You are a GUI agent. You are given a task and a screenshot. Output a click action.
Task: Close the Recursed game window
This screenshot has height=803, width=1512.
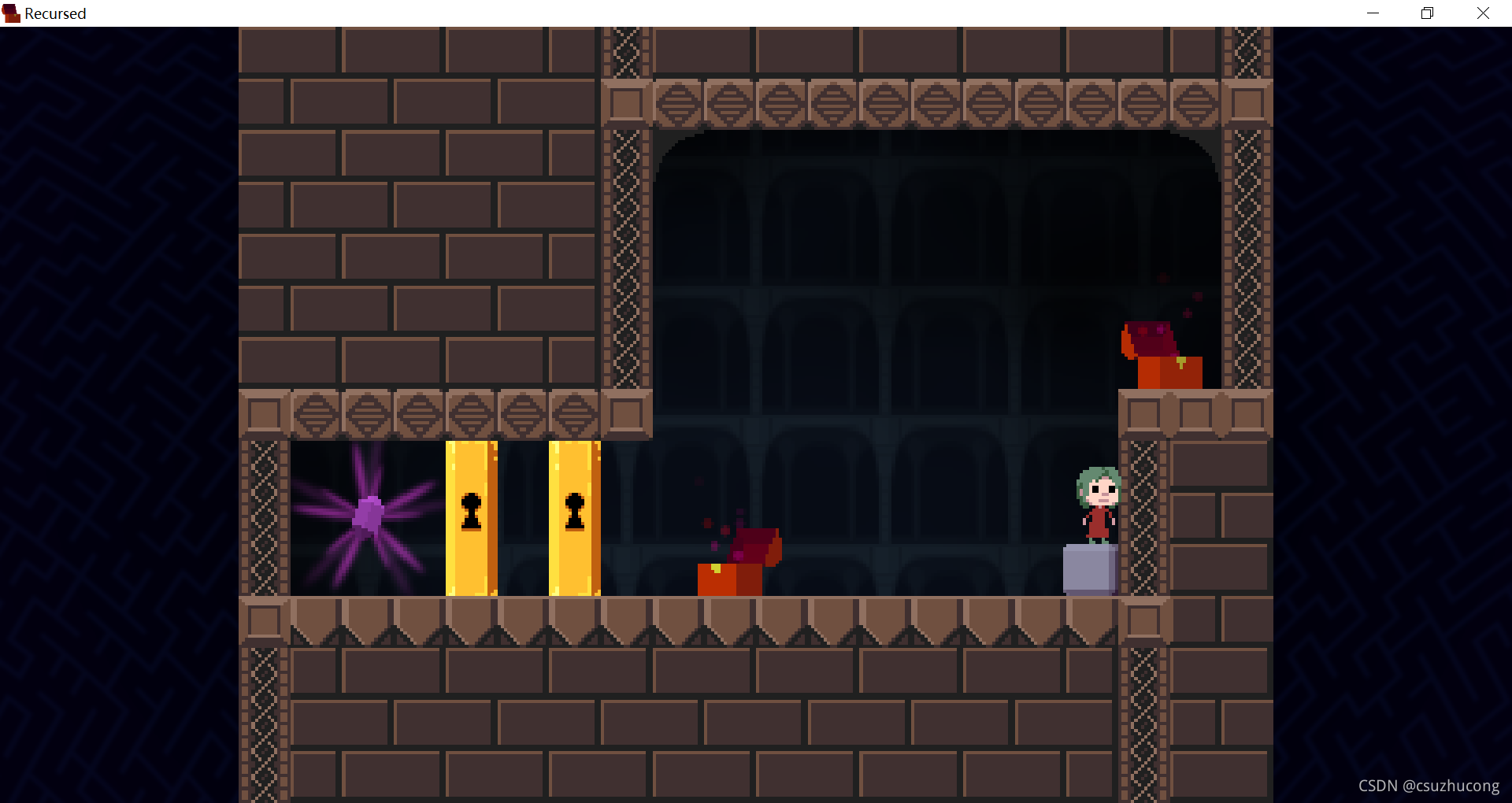pos(1483,13)
